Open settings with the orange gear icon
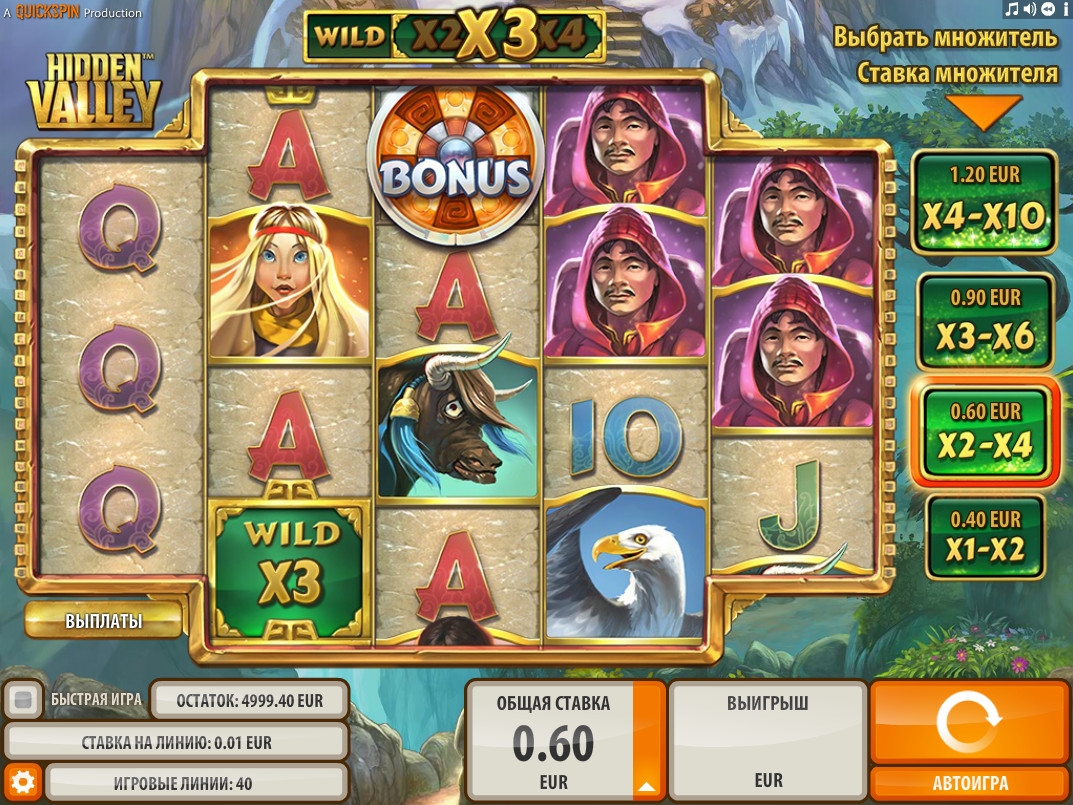The image size is (1073, 805). click(x=22, y=782)
